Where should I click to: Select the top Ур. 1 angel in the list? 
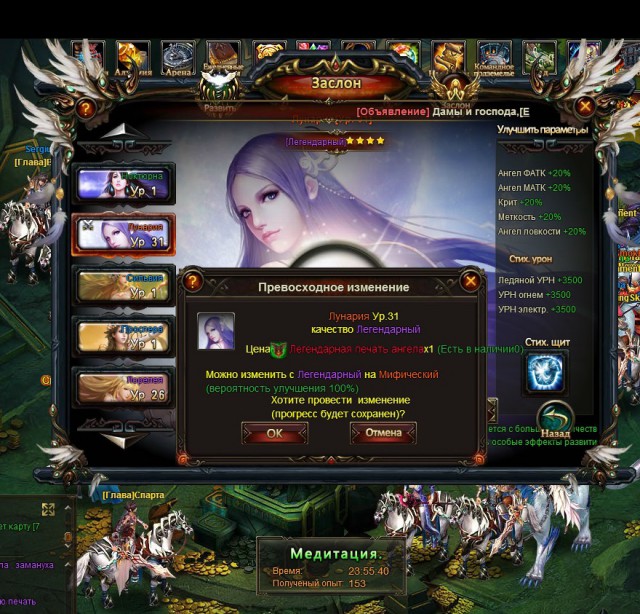pos(124,184)
